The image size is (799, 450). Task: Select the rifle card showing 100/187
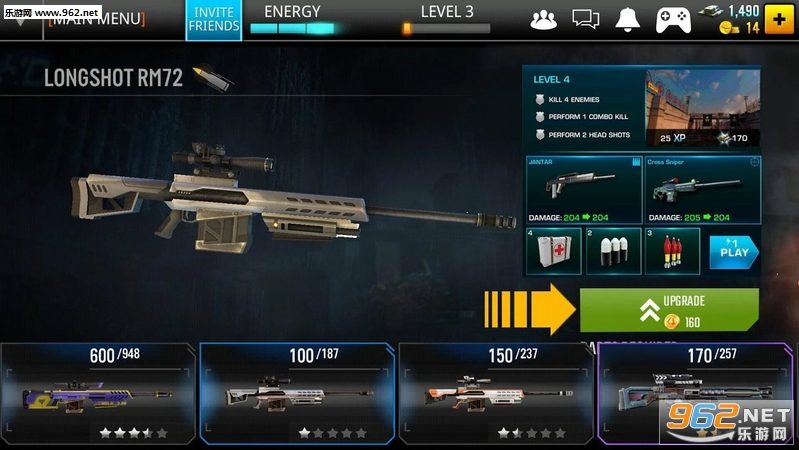[297, 393]
